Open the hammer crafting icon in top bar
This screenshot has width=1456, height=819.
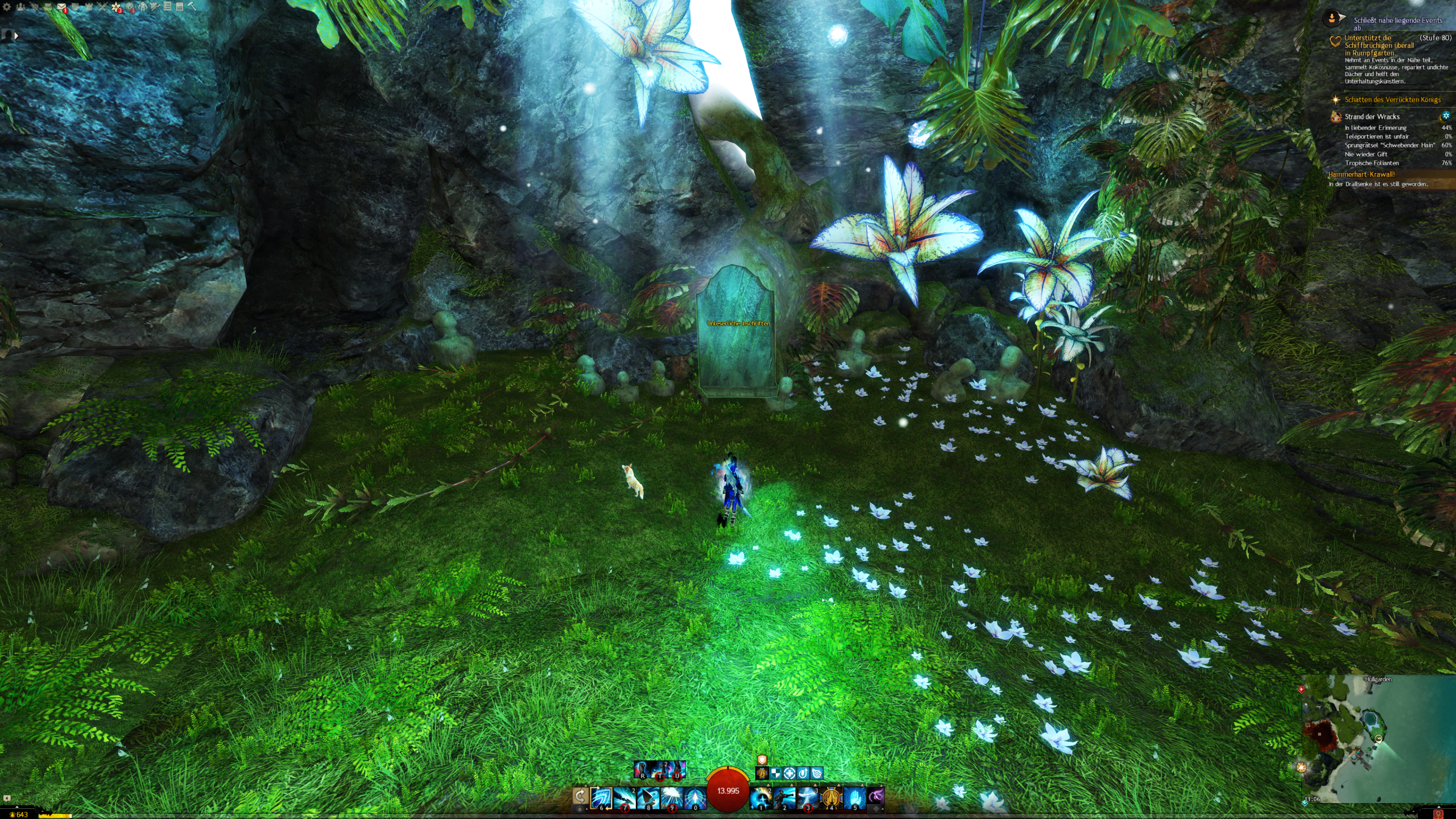[192, 7]
